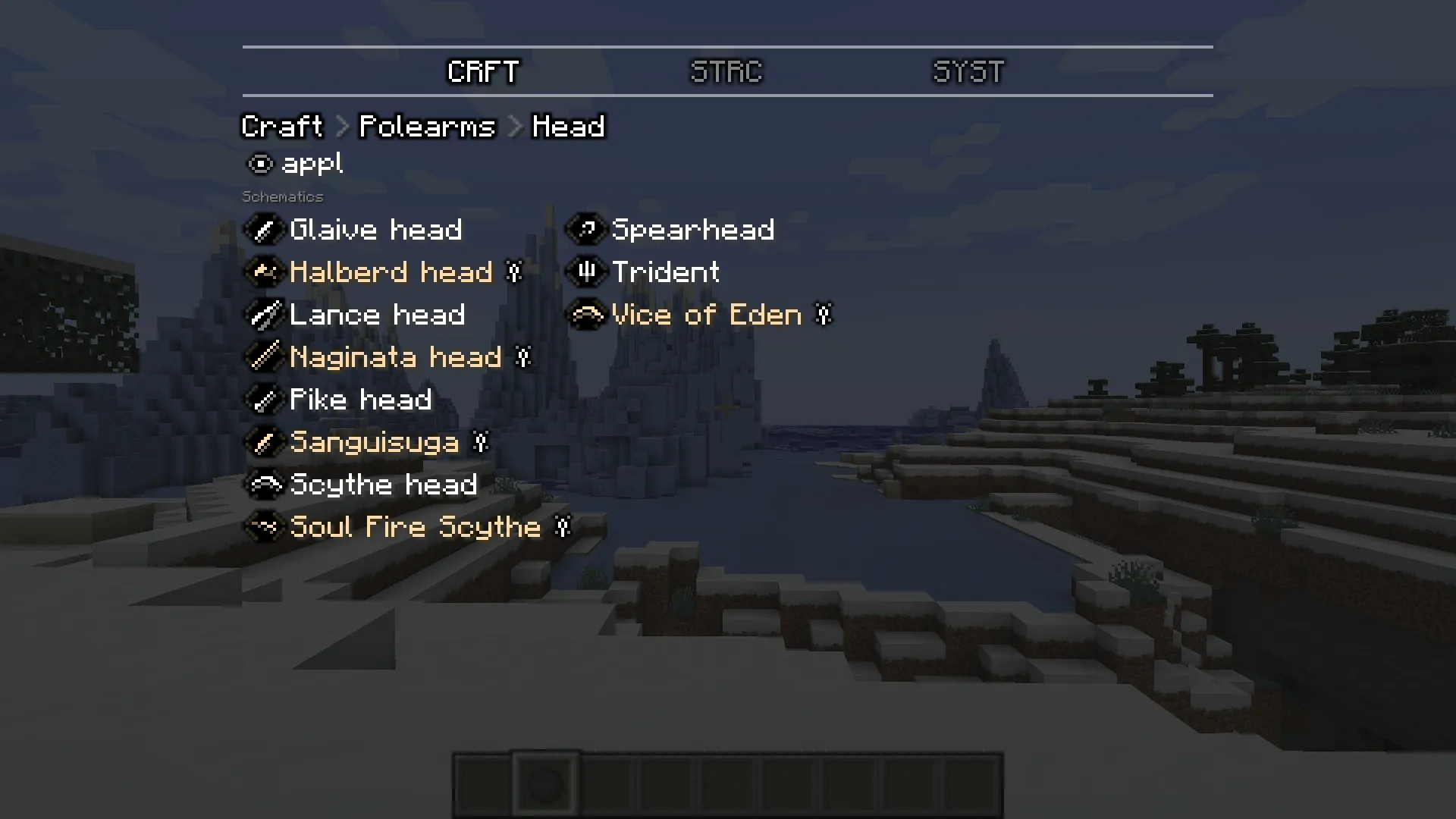This screenshot has height=819, width=1456.
Task: Open the Polearms breadcrumb link
Action: coord(426,126)
